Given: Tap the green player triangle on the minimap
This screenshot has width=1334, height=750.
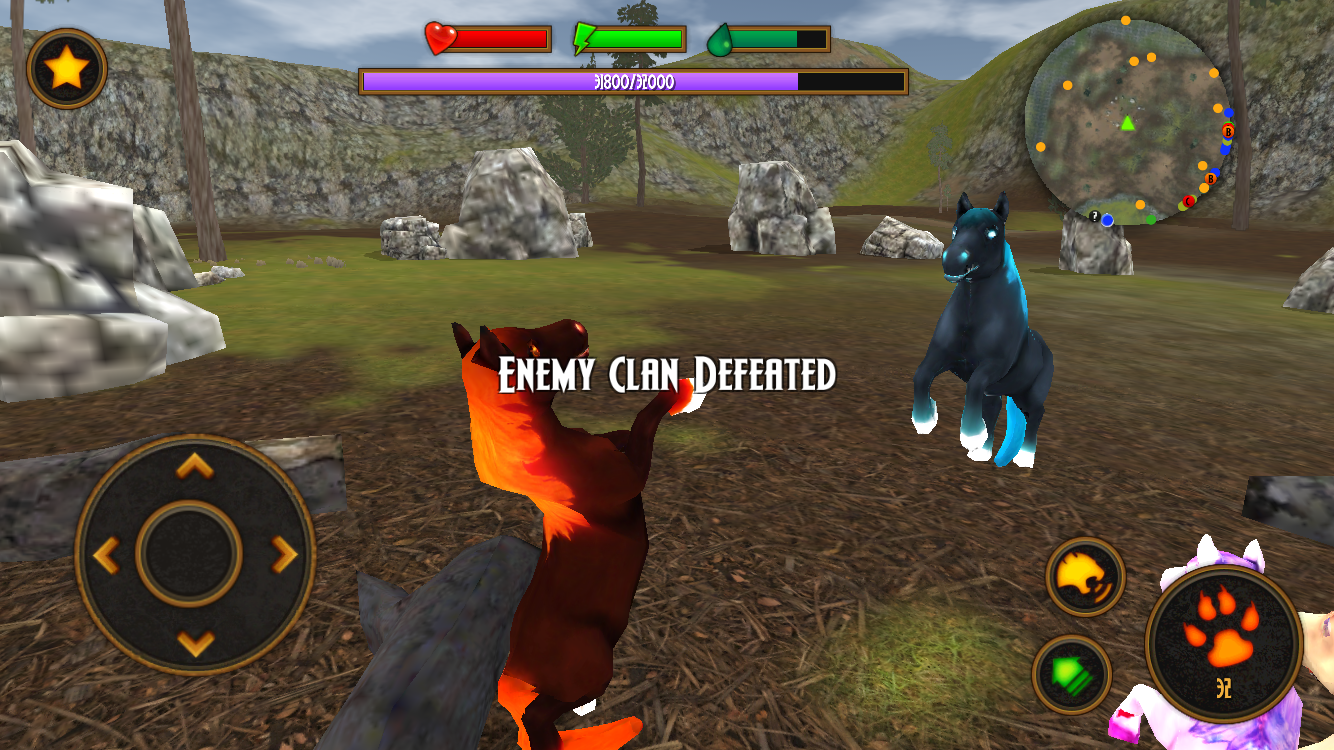Looking at the screenshot, I should coord(1127,123).
